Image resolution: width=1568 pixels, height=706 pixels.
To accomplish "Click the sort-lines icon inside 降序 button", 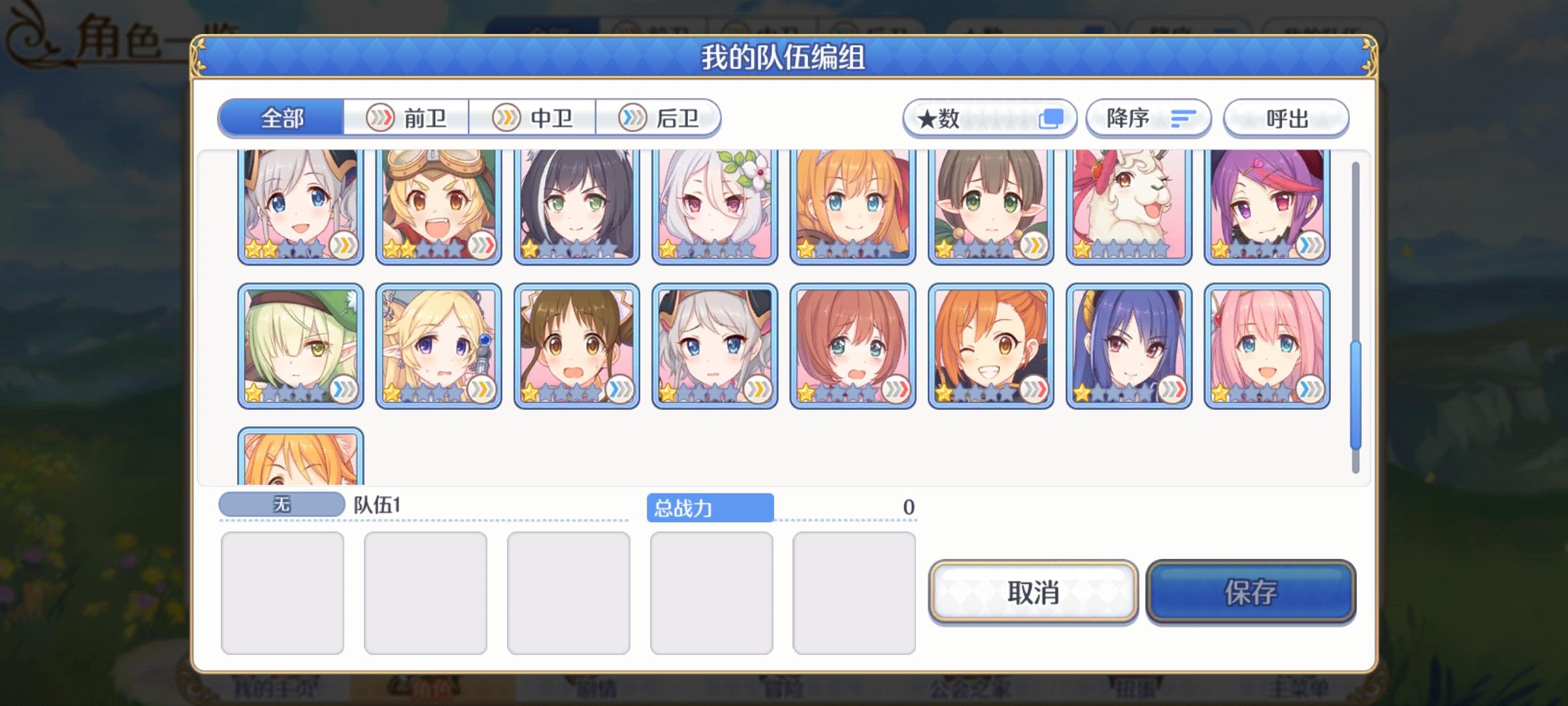I will tap(1183, 118).
